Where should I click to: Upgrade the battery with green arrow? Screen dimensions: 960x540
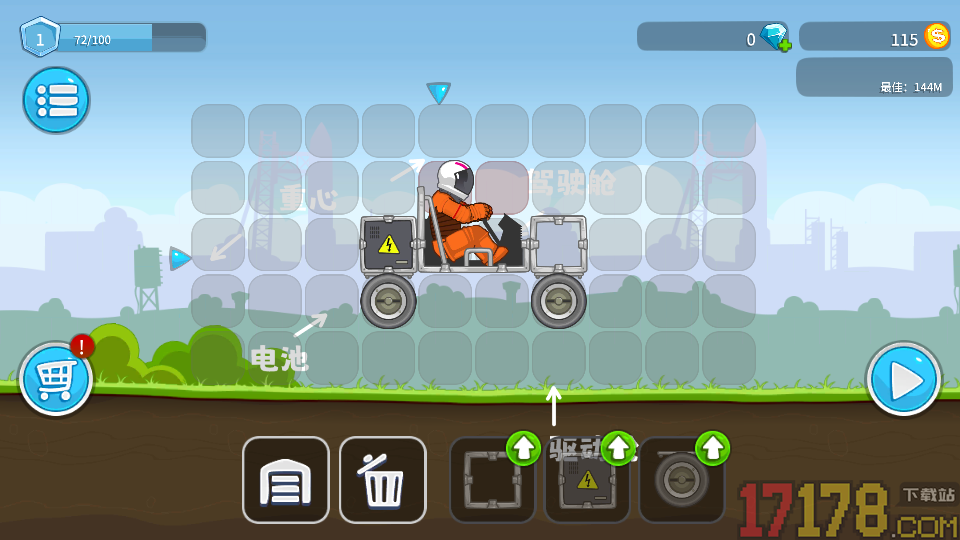(618, 448)
